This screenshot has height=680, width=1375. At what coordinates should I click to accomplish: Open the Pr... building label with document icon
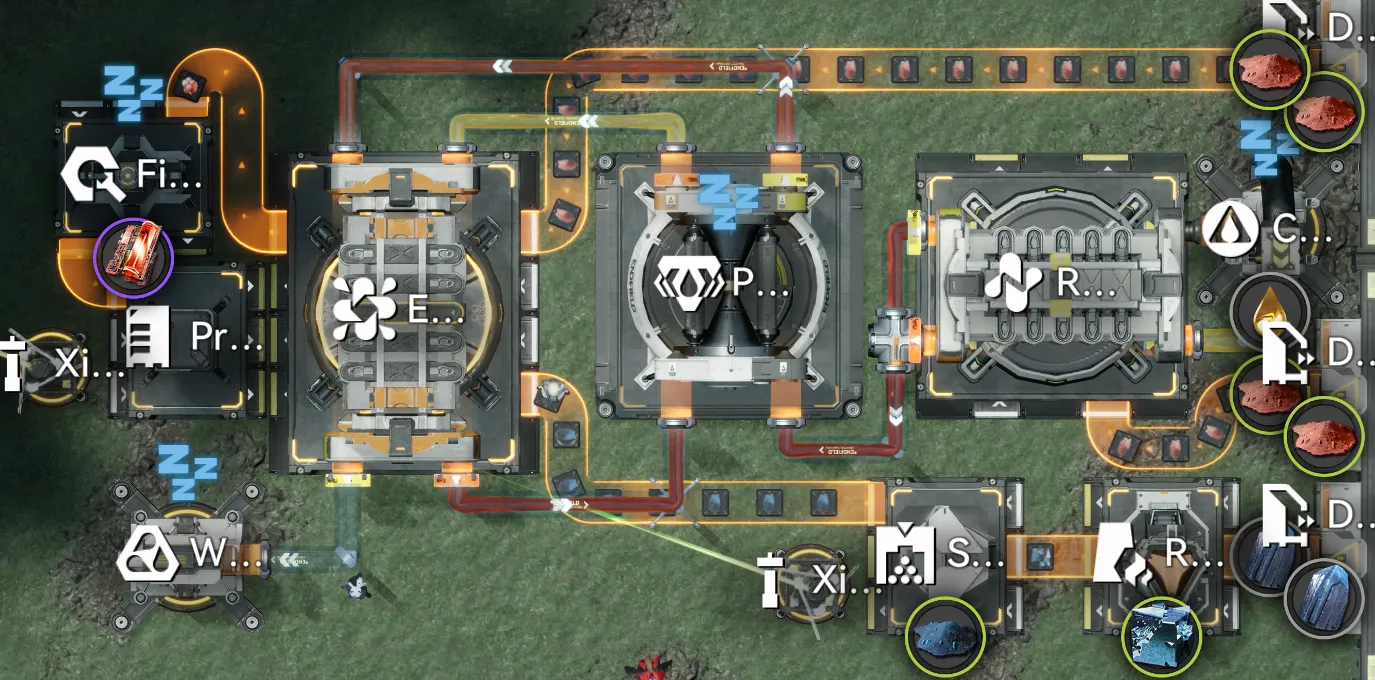[188, 338]
